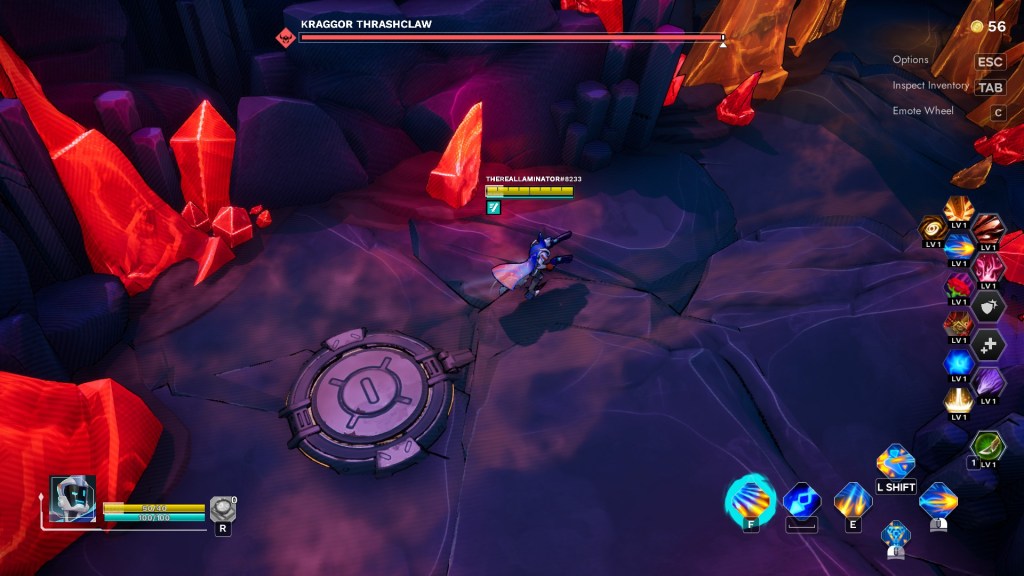
Task: Inspect the green leaf blade item icon
Action: [988, 445]
